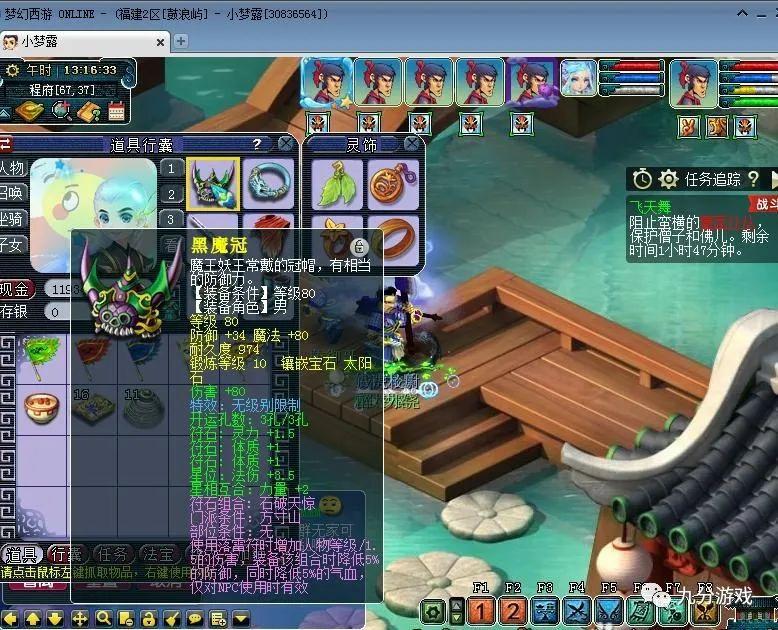Select the equipped 黑魔冠 helmet slot
This screenshot has width=778, height=630.
212,183
